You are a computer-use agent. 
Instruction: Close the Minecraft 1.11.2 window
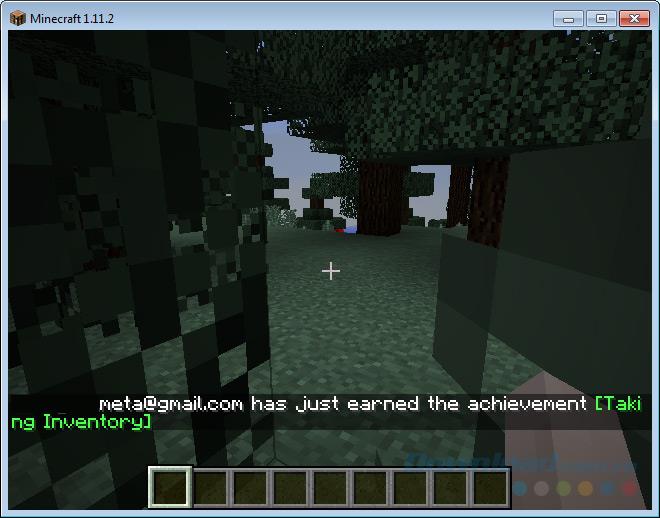(634, 17)
